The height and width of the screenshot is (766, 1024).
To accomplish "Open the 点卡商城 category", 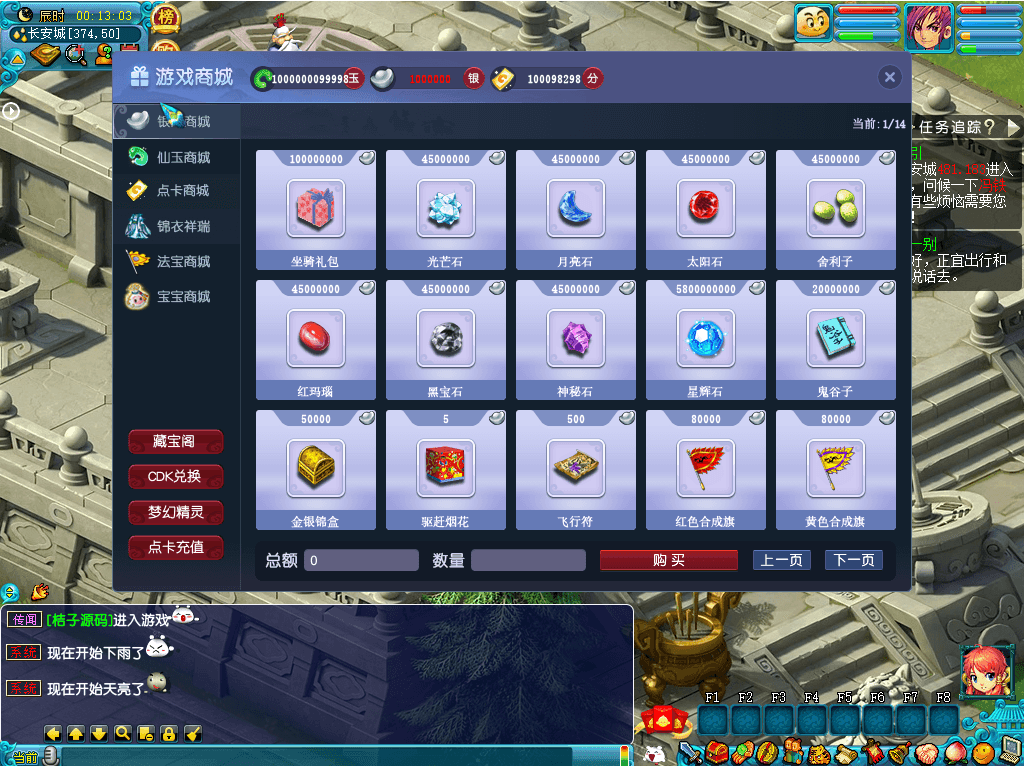I will pyautogui.click(x=182, y=191).
